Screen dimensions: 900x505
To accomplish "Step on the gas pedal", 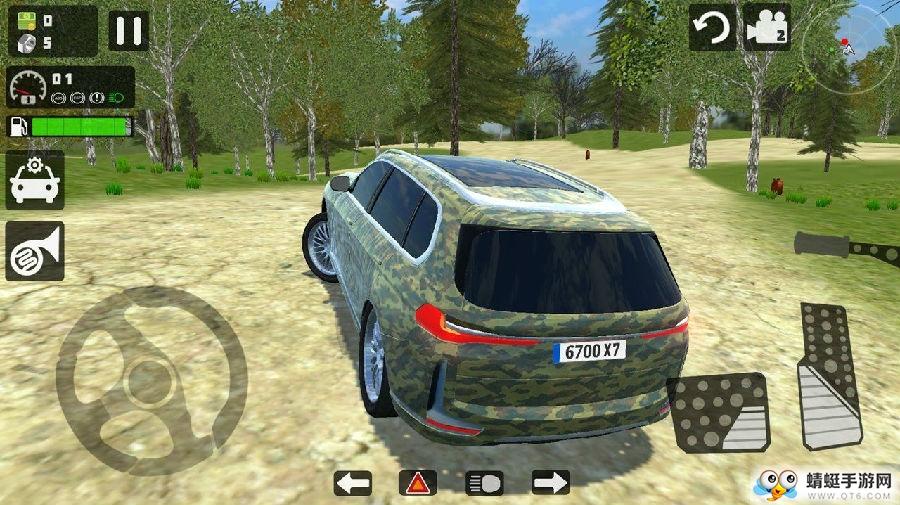I will [x=829, y=375].
